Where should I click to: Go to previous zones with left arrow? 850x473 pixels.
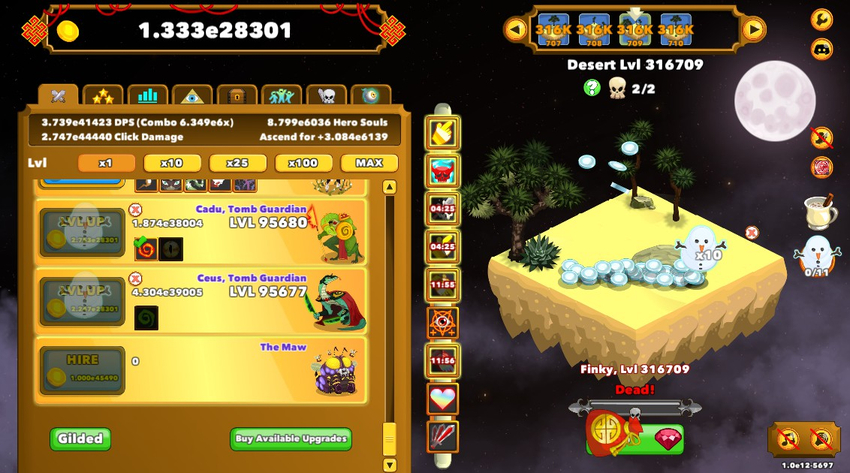[516, 29]
